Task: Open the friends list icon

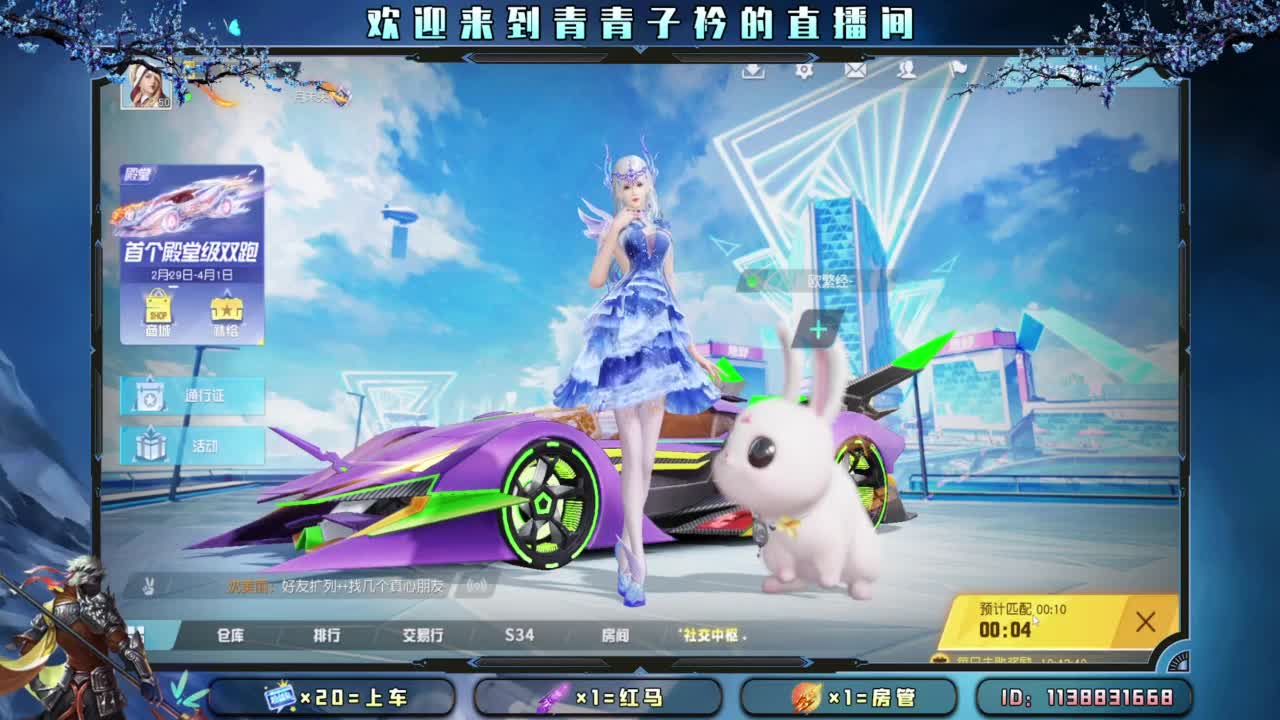Action: point(906,70)
